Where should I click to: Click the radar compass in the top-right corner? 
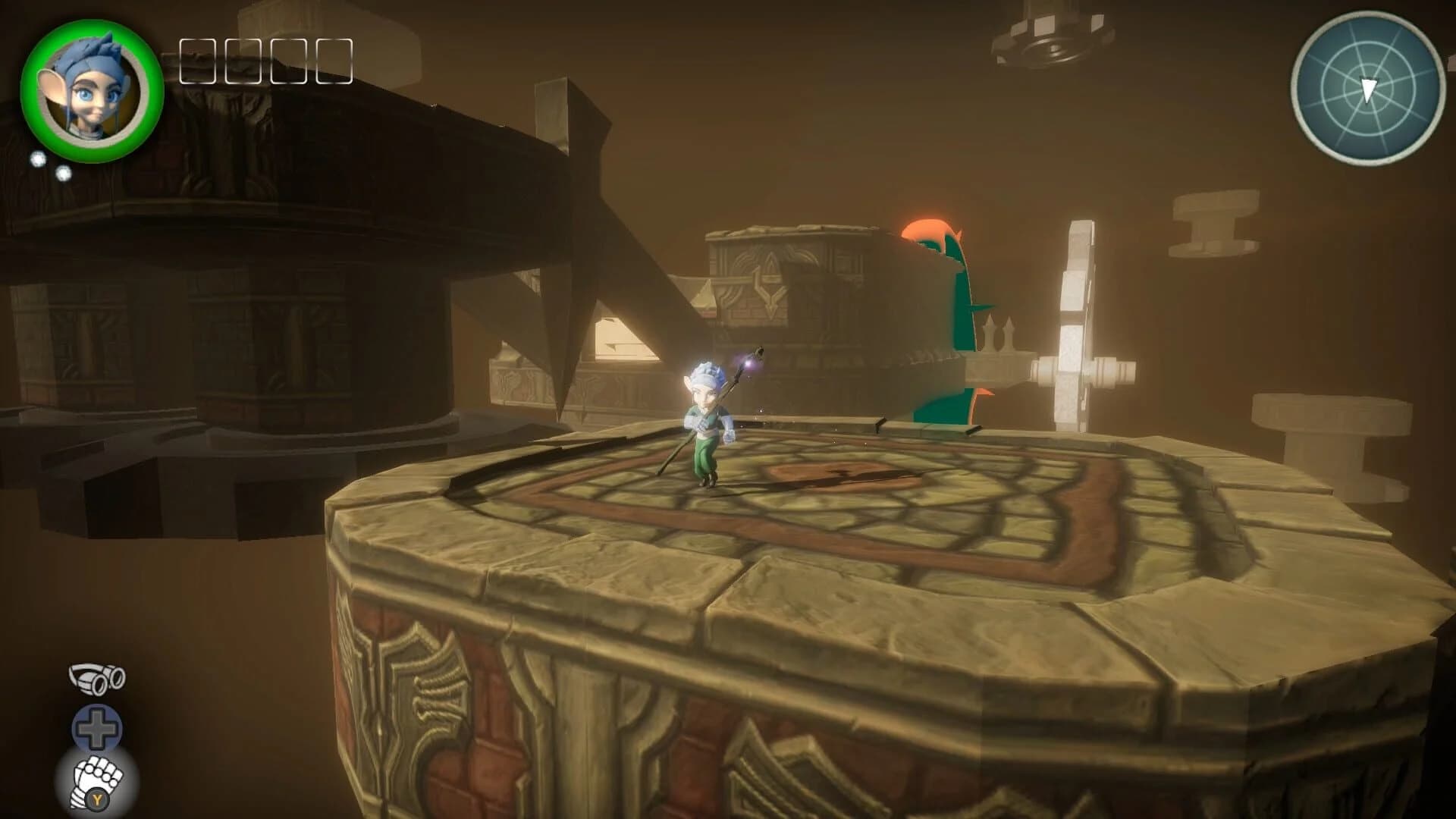click(x=1370, y=85)
